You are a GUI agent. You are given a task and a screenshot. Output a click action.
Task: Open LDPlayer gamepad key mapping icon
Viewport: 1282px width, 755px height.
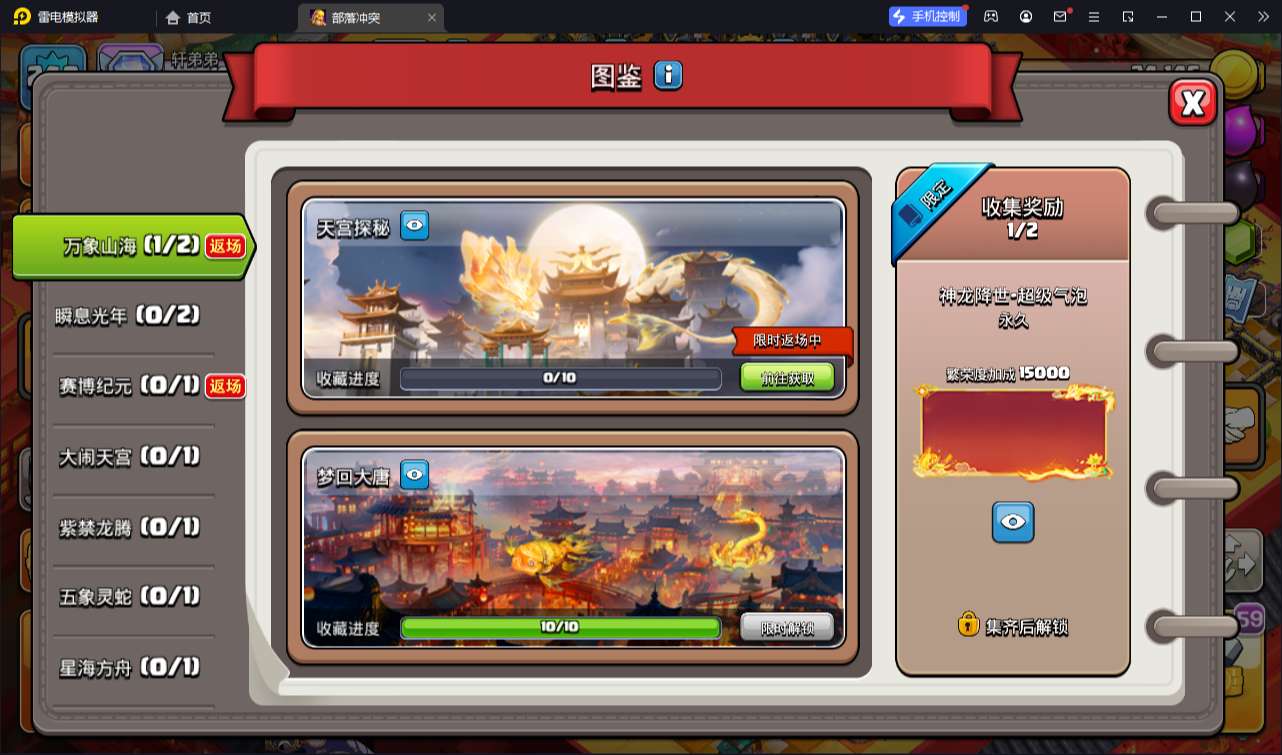pyautogui.click(x=991, y=16)
